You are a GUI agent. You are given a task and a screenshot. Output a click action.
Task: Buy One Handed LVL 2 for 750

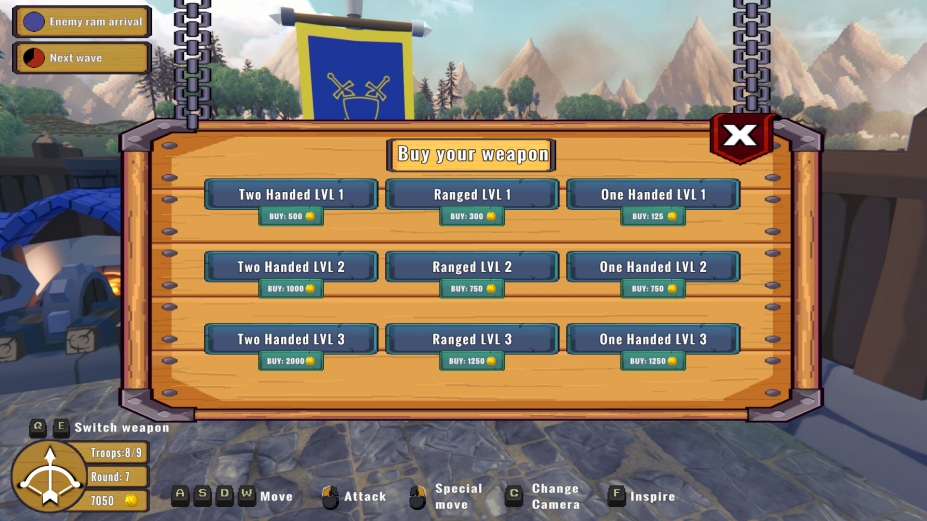tap(653, 289)
